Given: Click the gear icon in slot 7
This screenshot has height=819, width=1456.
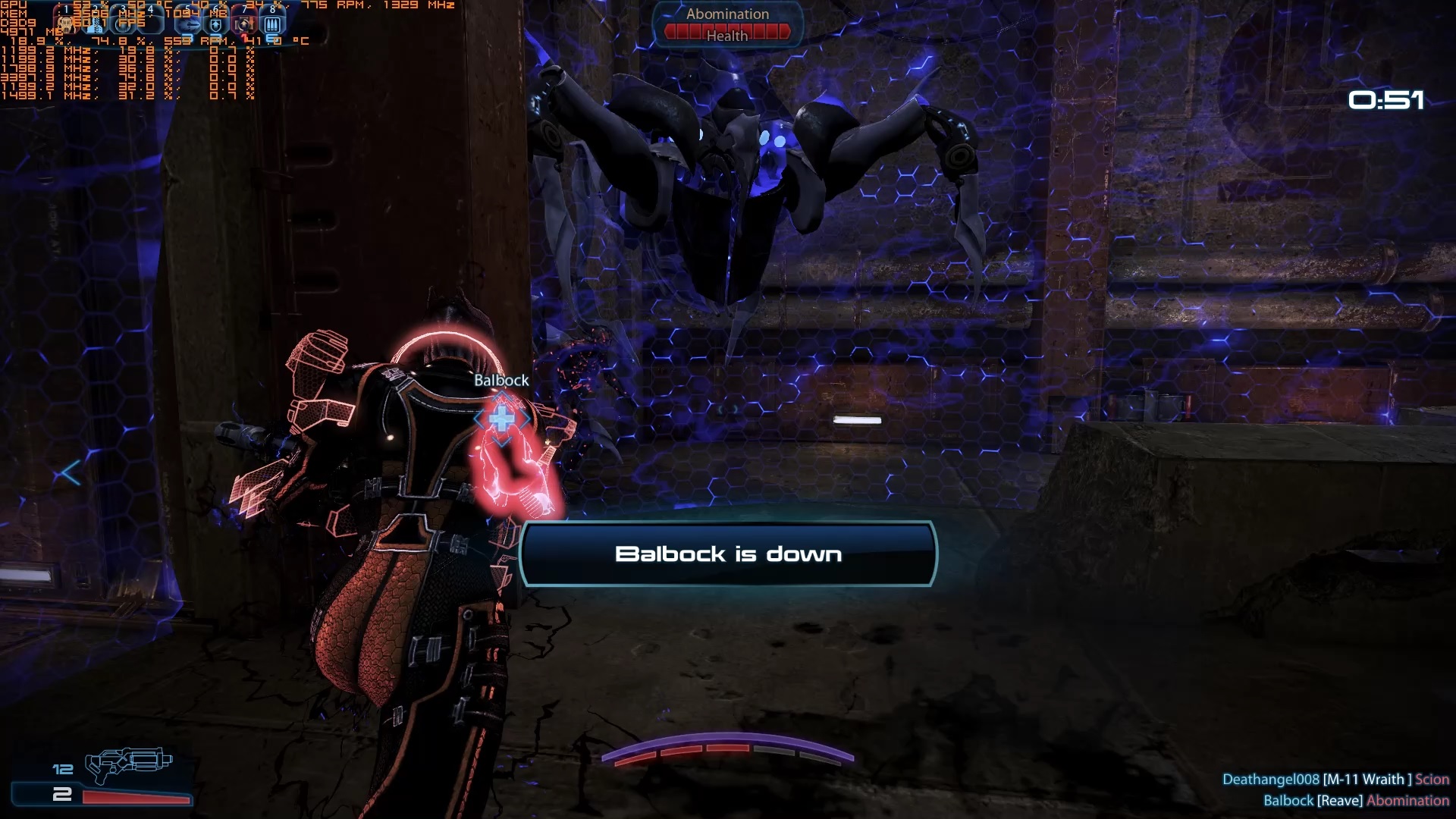Looking at the screenshot, I should coord(243,23).
